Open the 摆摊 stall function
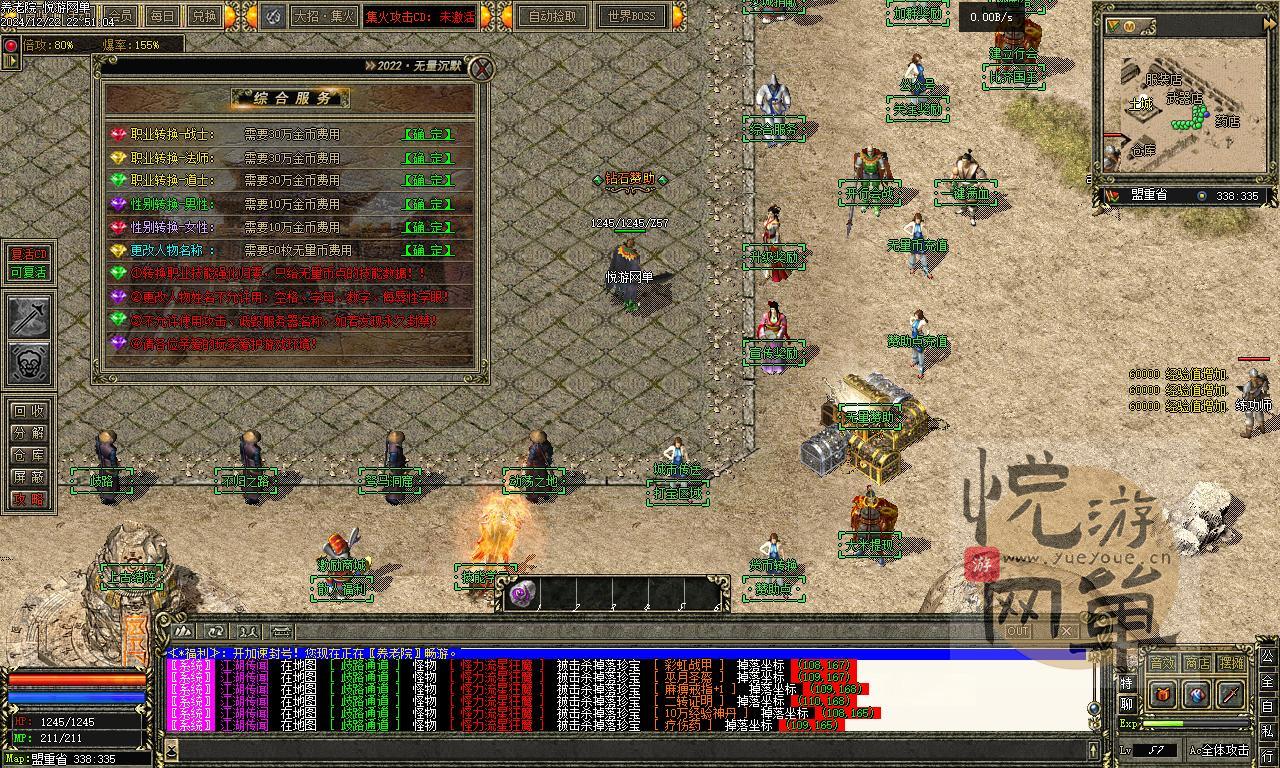The width and height of the screenshot is (1280, 768). pos(1232,663)
